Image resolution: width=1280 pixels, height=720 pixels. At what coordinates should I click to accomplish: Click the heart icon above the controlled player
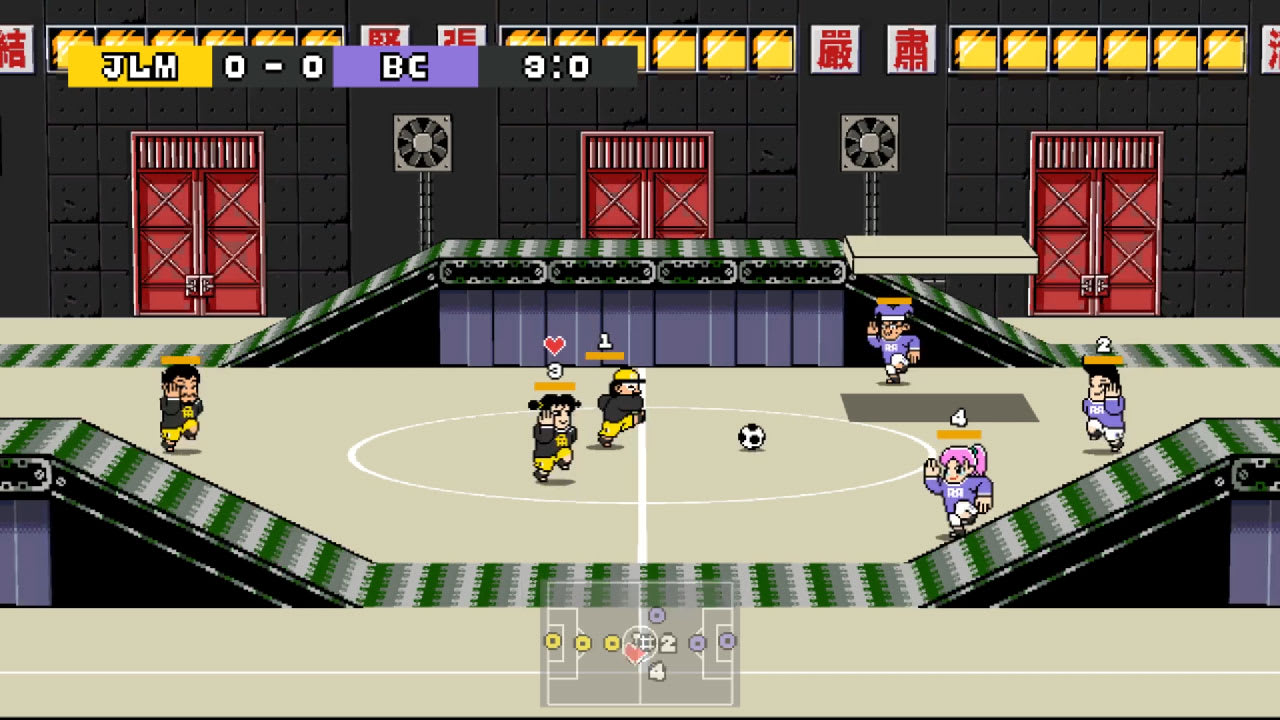[x=553, y=347]
